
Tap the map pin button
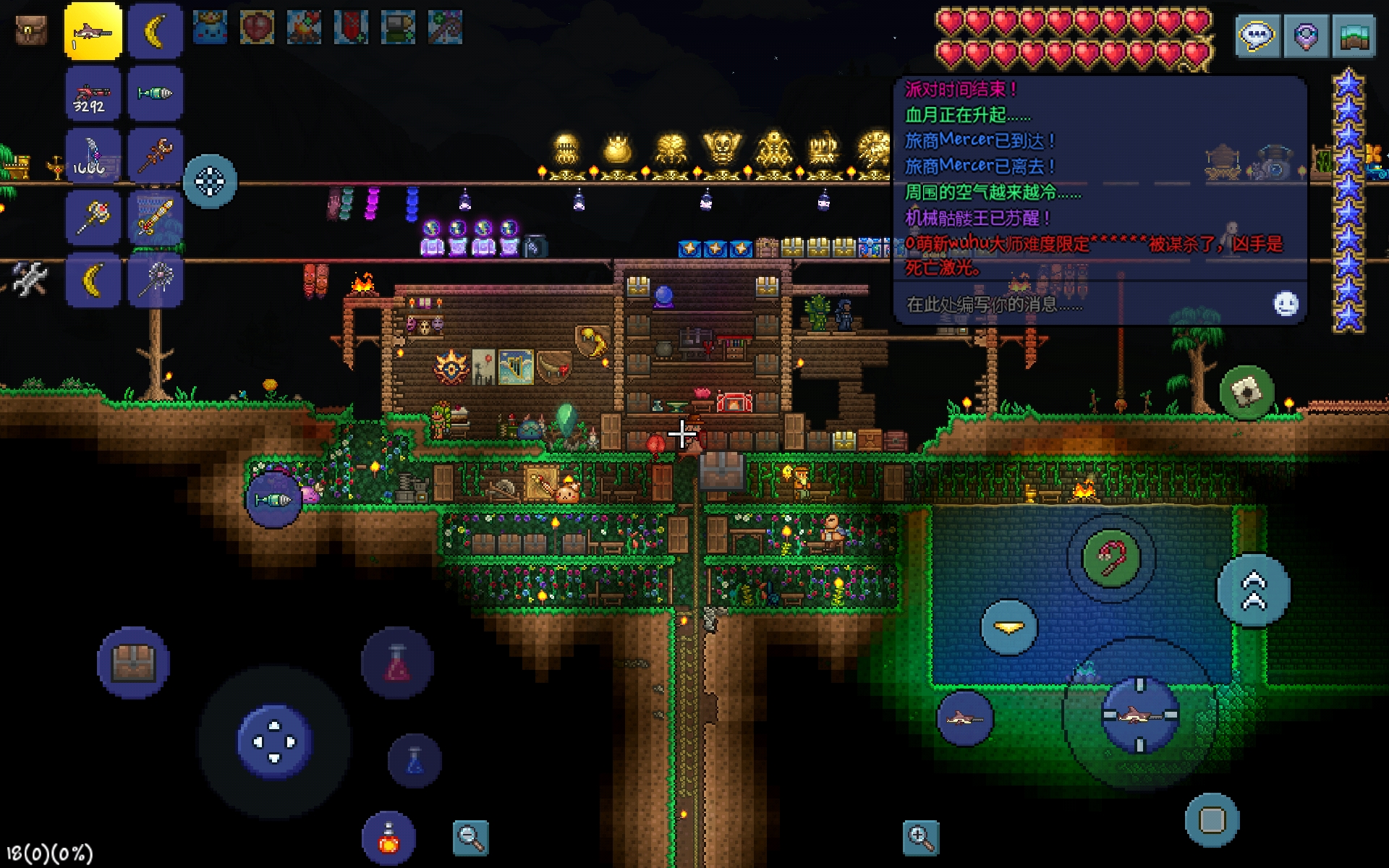tap(1306, 35)
